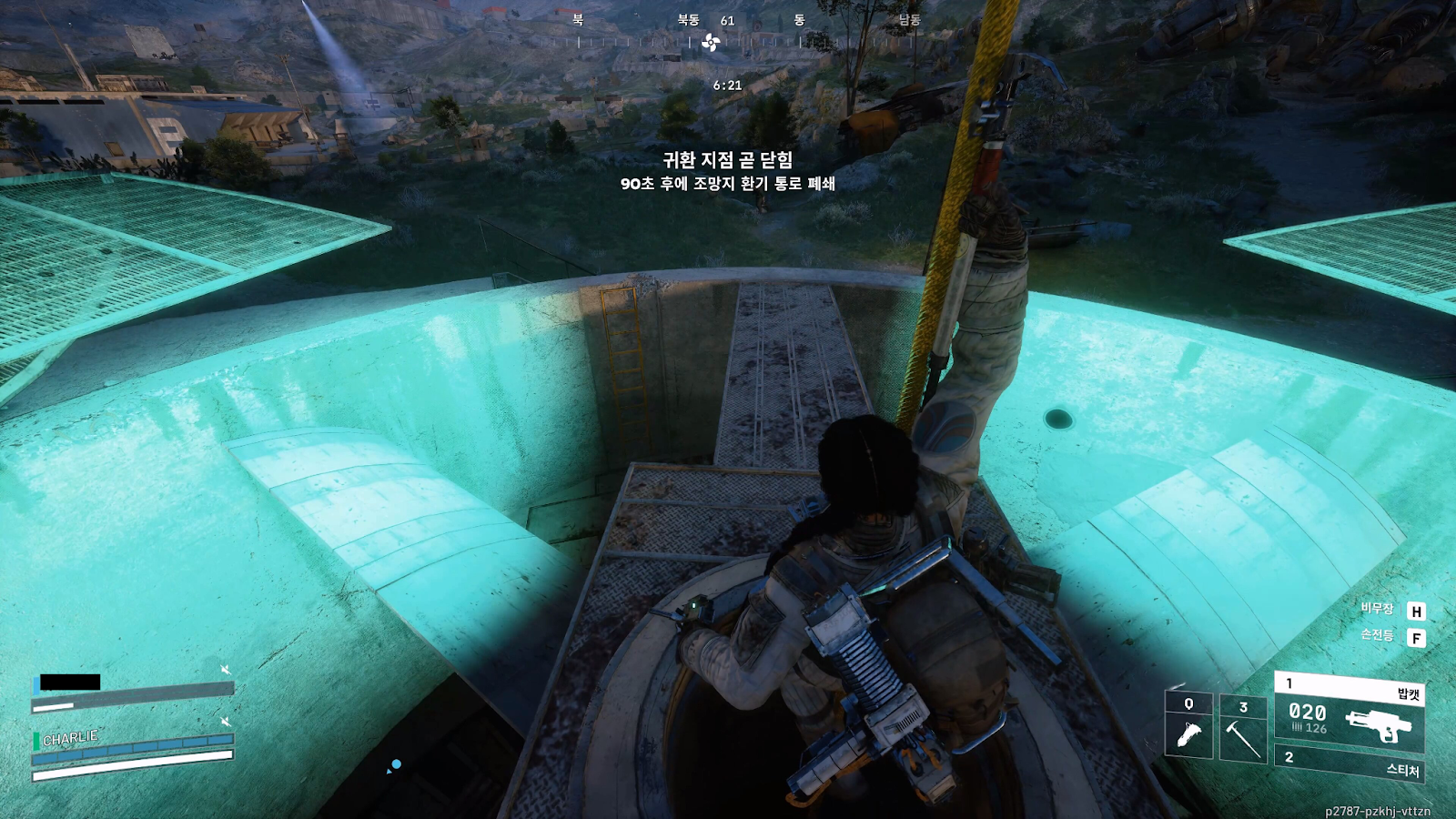Screen dimensions: 1456x819
Task: Switch to the 스티처 weapon slot
Action: 1350,764
